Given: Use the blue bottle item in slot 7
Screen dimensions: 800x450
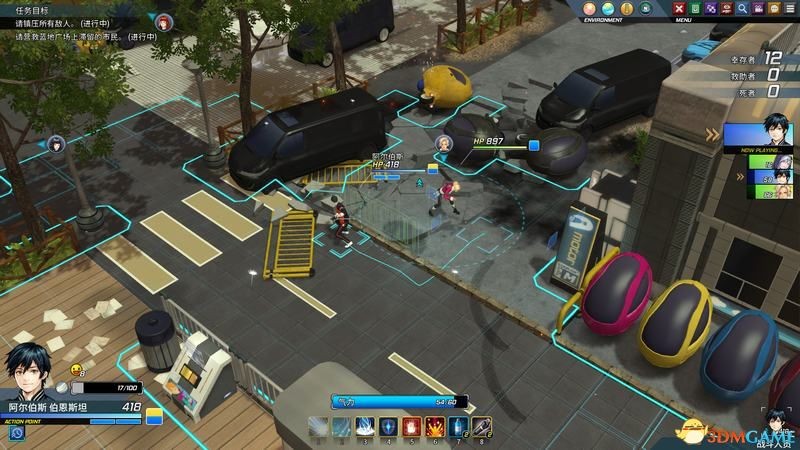Looking at the screenshot, I should point(458,428).
